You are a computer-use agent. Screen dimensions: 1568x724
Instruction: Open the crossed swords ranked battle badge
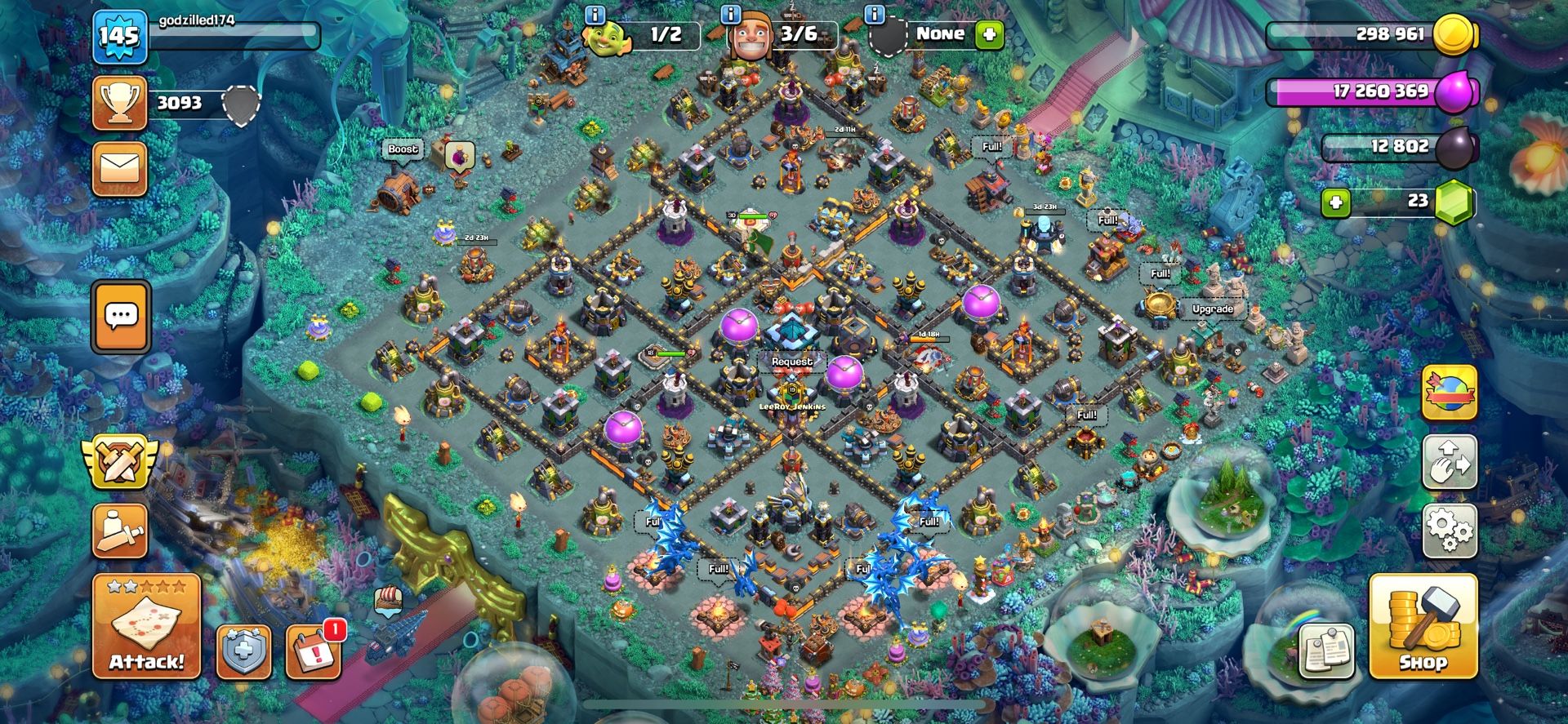point(120,461)
